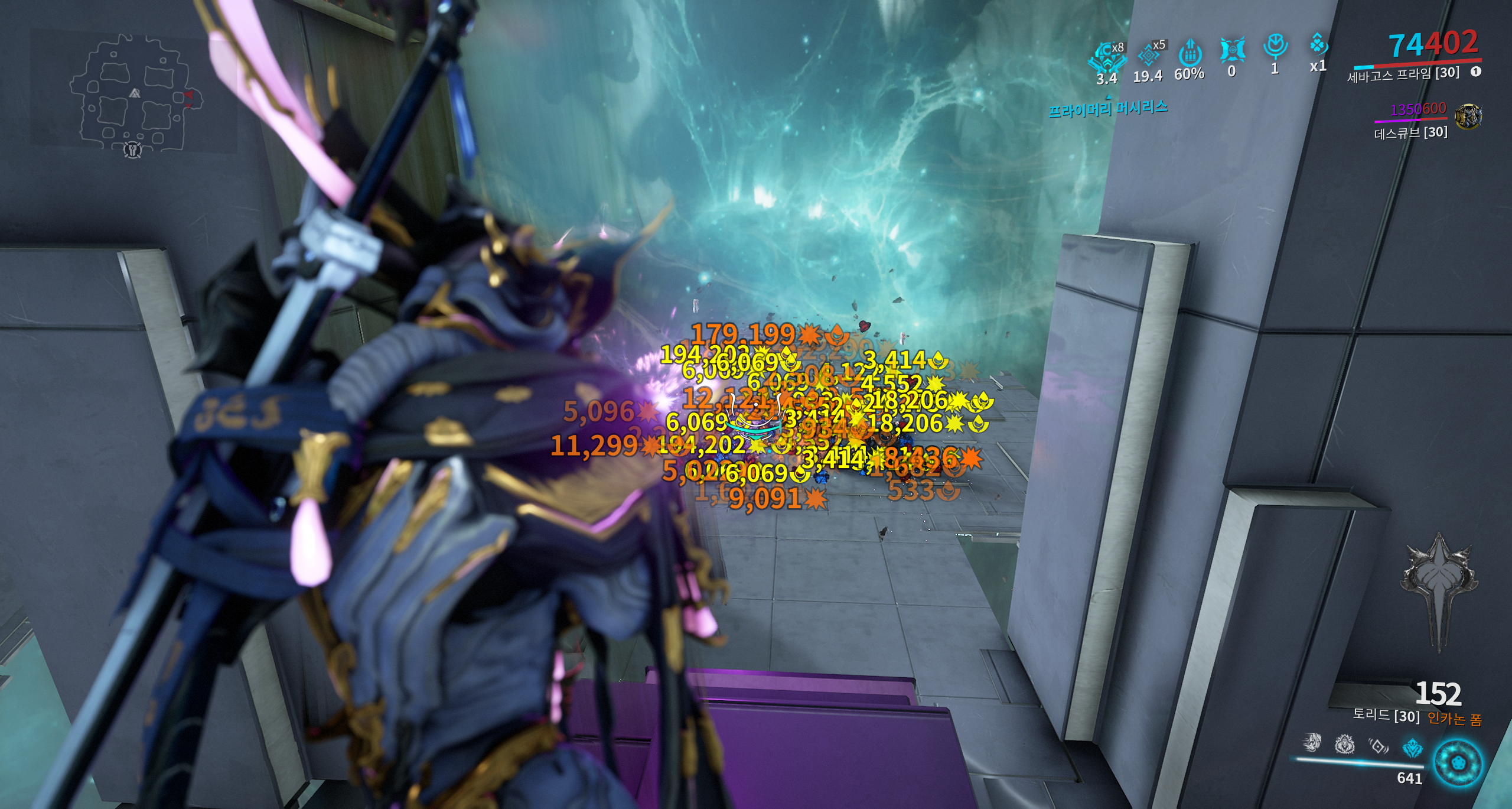Image resolution: width=1512 pixels, height=809 pixels.
Task: Use the third ability with the vibrating diamond
Action: click(1379, 747)
